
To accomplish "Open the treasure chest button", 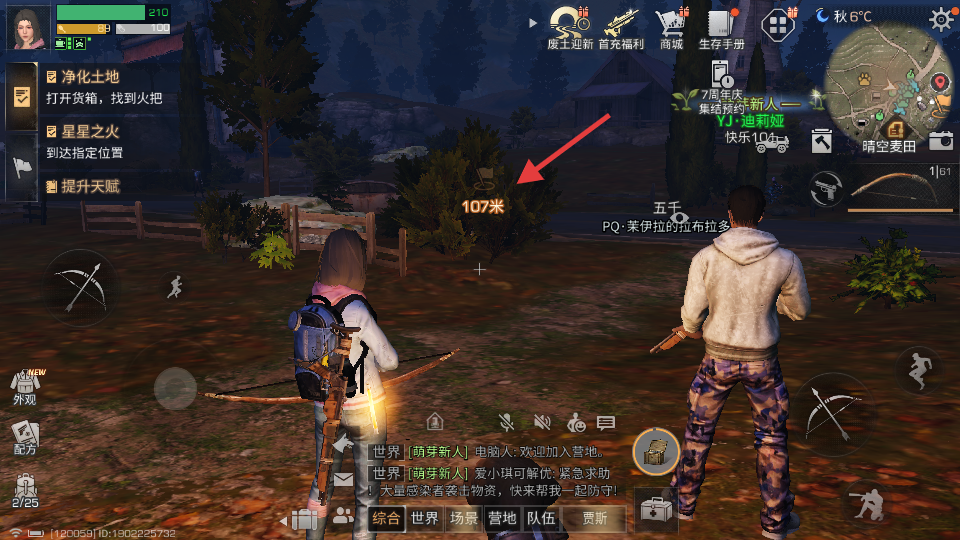I will point(656,452).
